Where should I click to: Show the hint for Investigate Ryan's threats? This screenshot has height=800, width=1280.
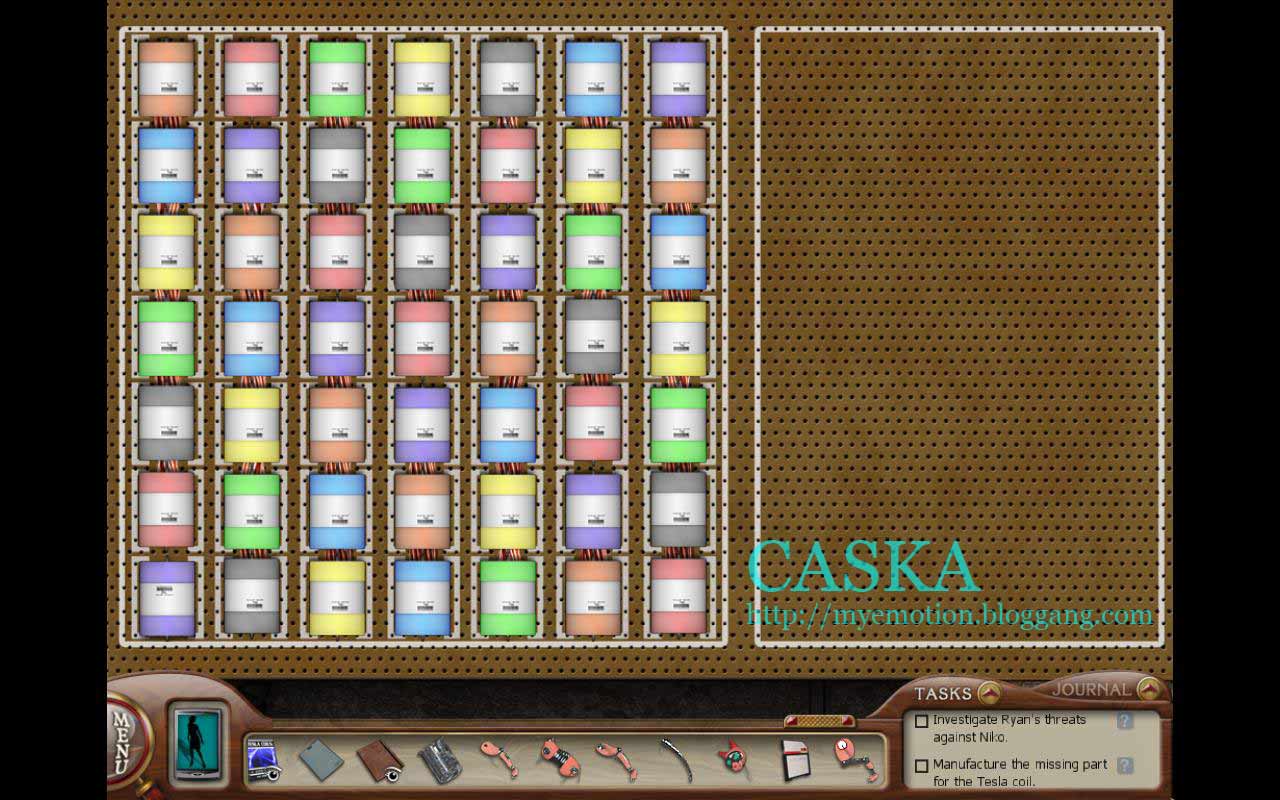pos(1125,721)
